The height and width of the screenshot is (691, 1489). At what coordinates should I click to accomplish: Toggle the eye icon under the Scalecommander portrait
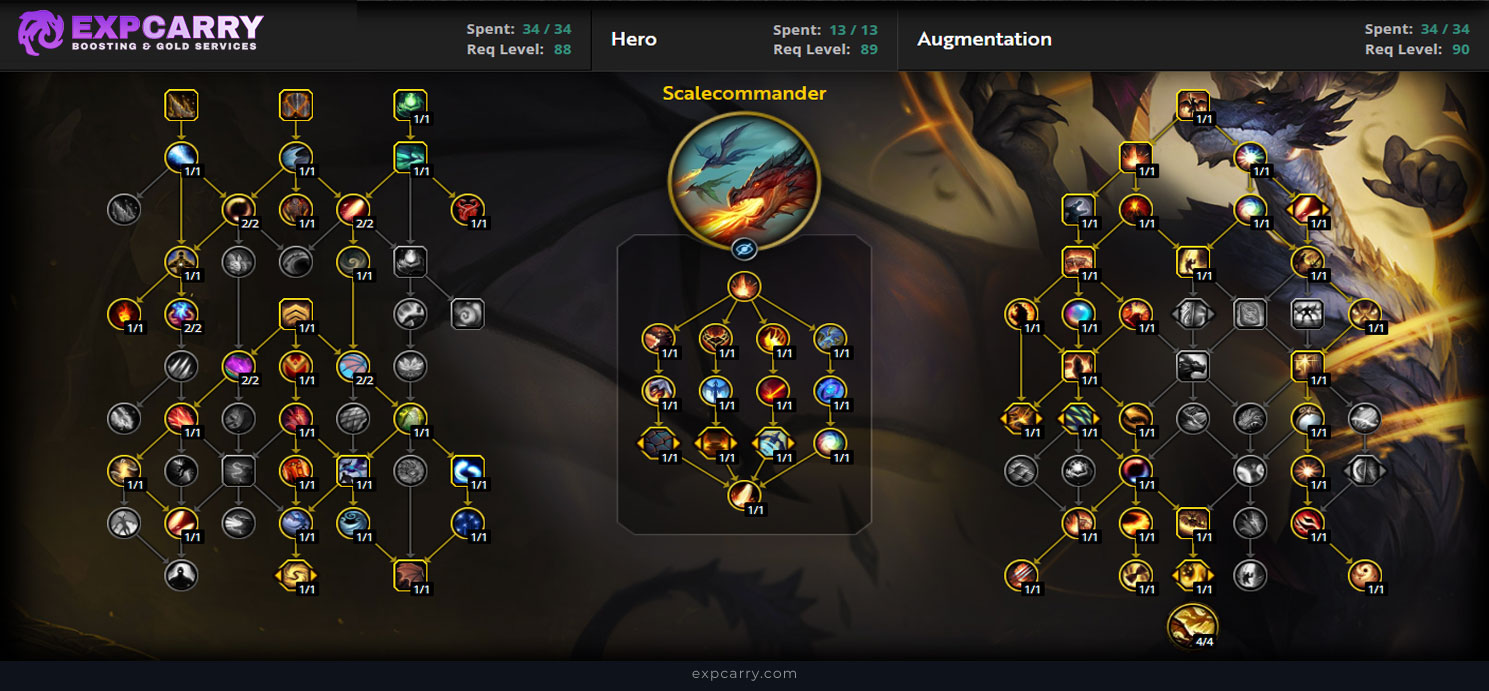coord(743,249)
